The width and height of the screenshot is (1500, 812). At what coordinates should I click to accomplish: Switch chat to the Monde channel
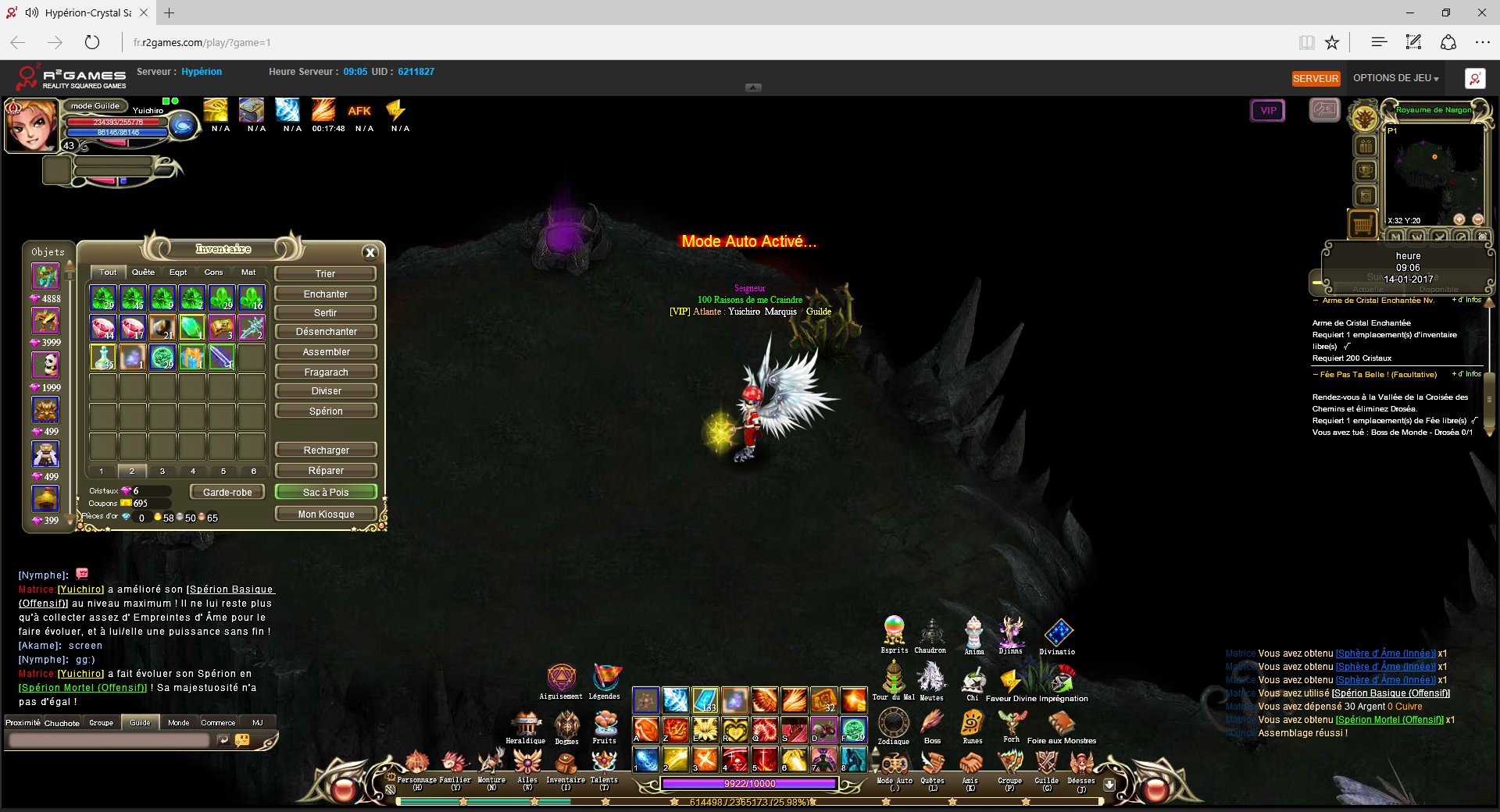click(179, 723)
